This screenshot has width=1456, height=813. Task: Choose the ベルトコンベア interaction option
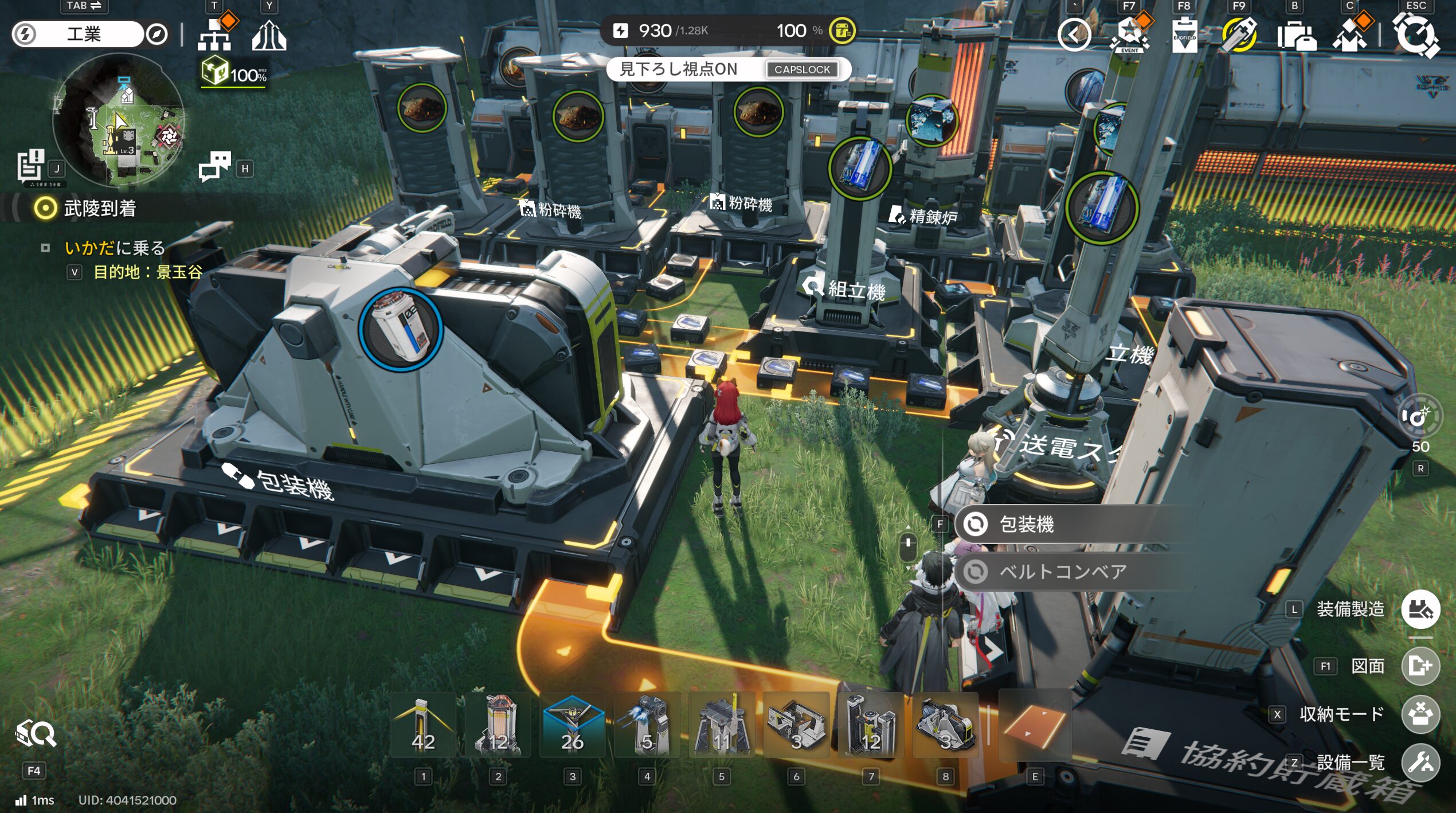coord(1062,572)
